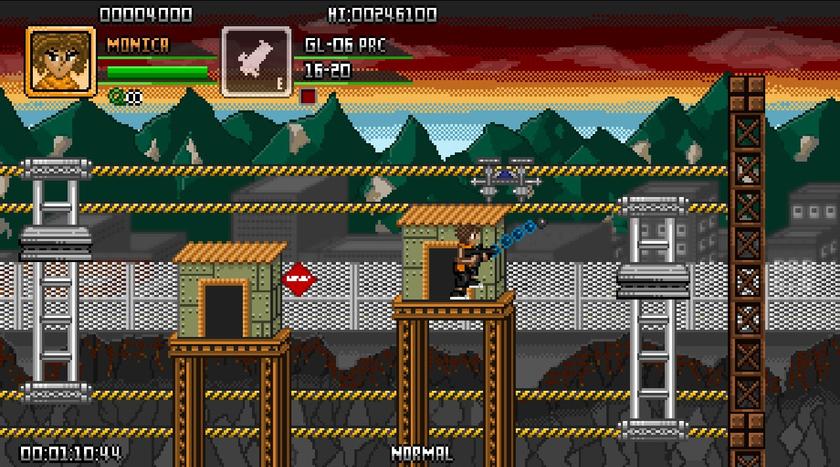Select the GL-06 PRC weapon icon

pos(256,62)
